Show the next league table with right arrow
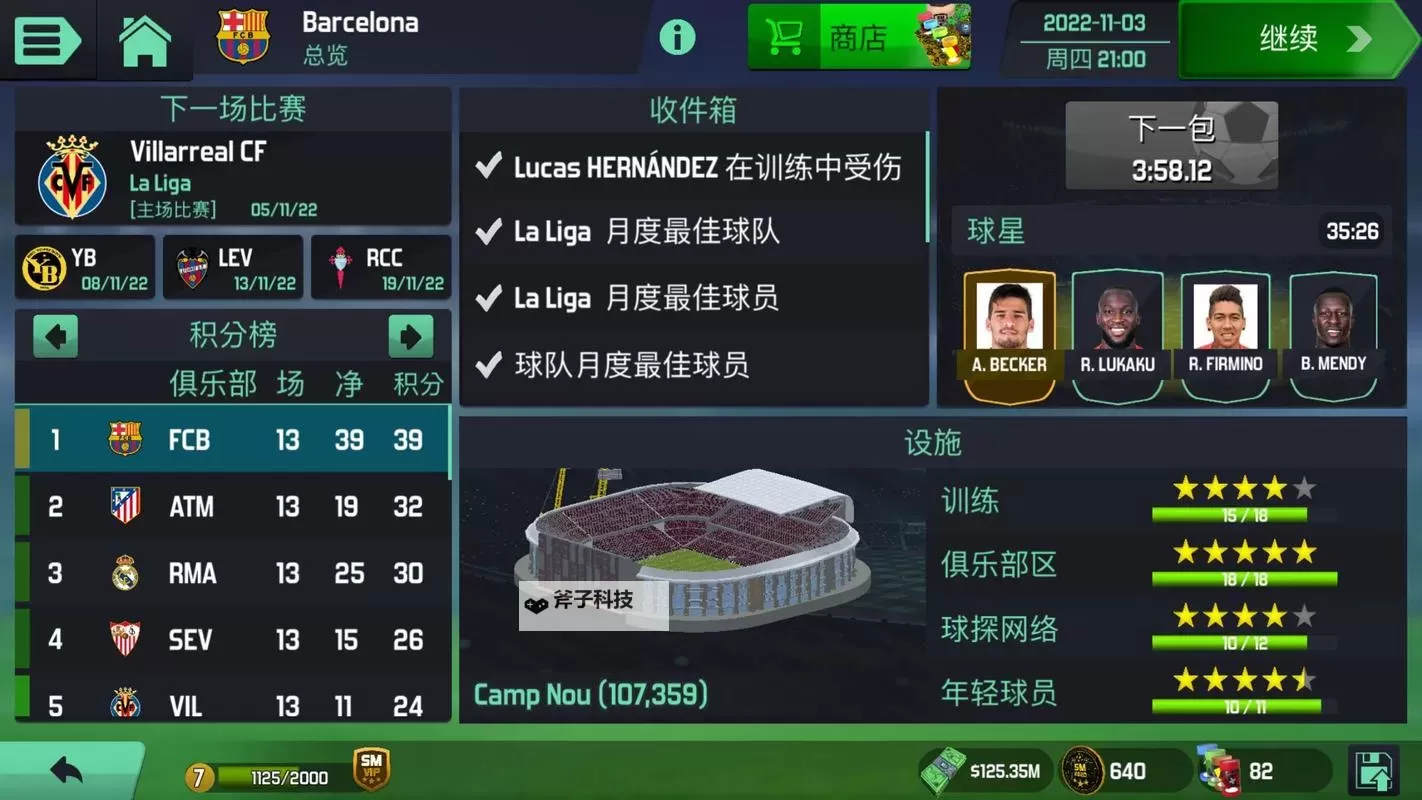The height and width of the screenshot is (800, 1422). [x=410, y=336]
